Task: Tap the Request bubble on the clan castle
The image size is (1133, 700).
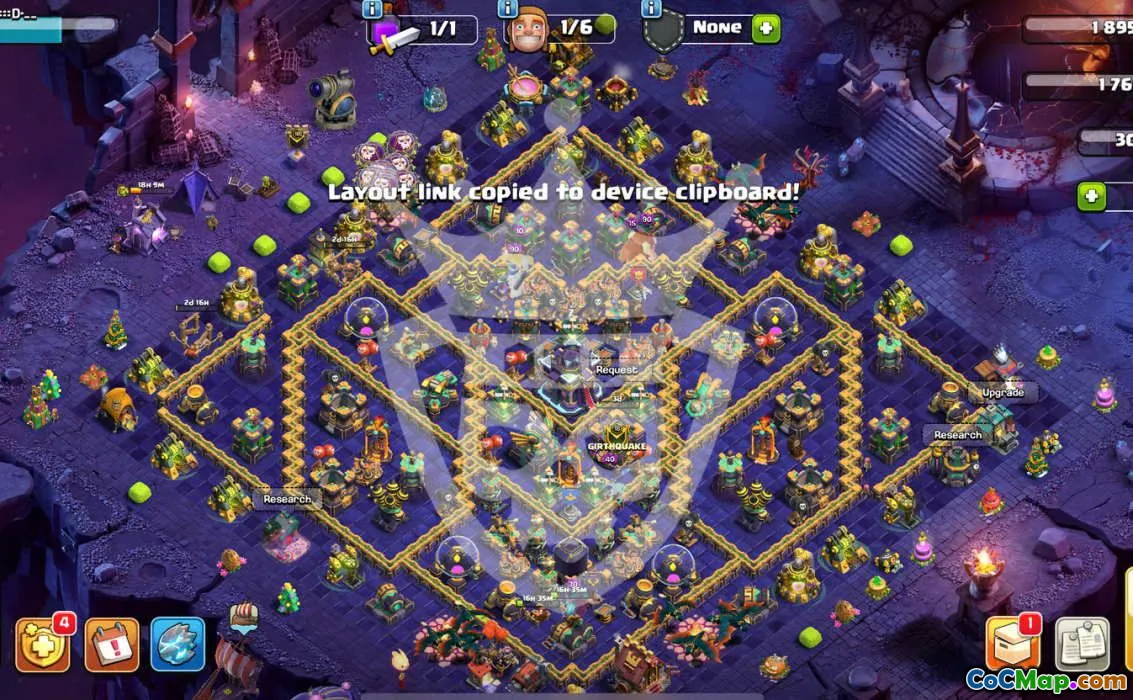Action: [616, 370]
